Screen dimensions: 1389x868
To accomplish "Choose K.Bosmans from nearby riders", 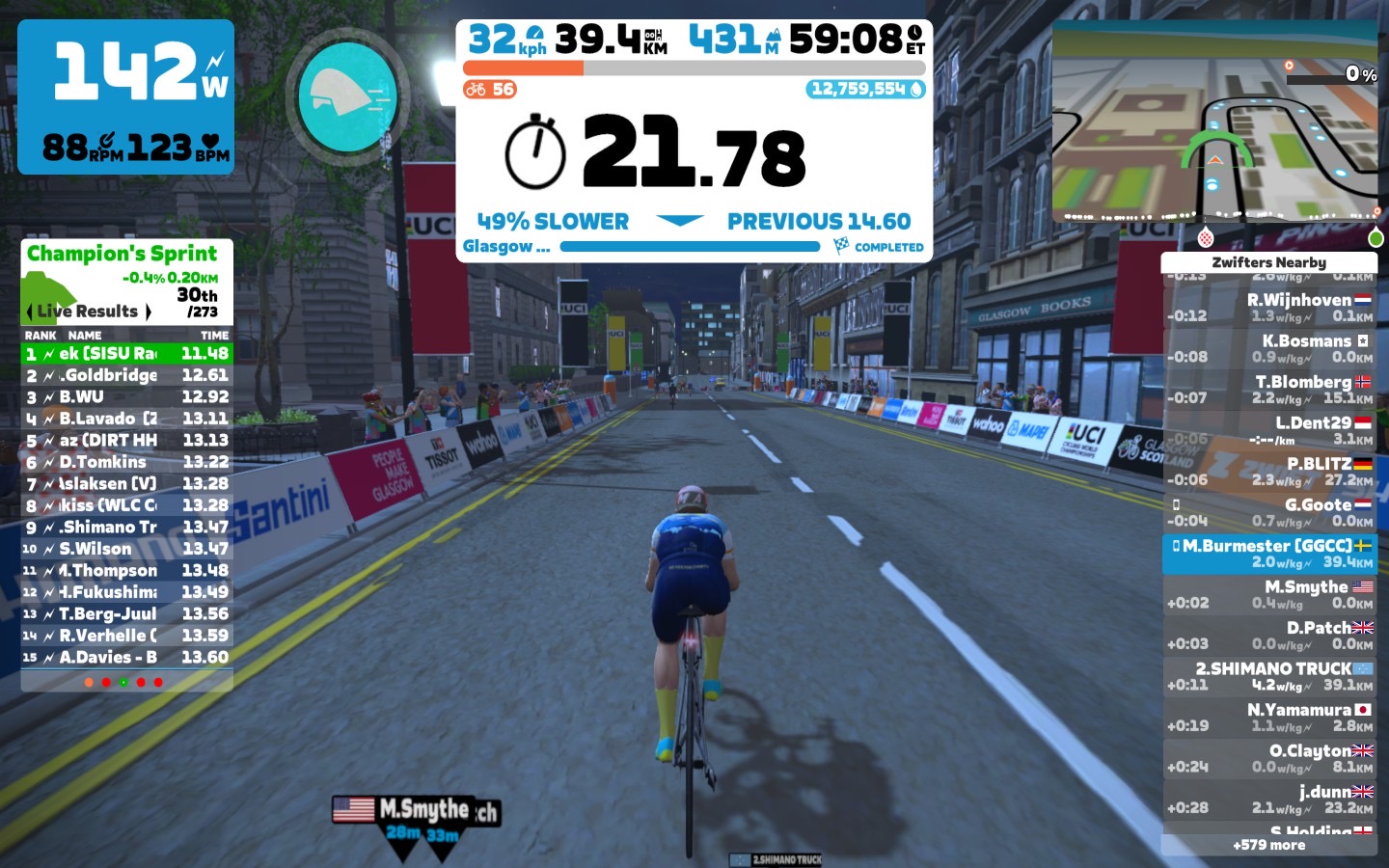I will pos(1269,348).
